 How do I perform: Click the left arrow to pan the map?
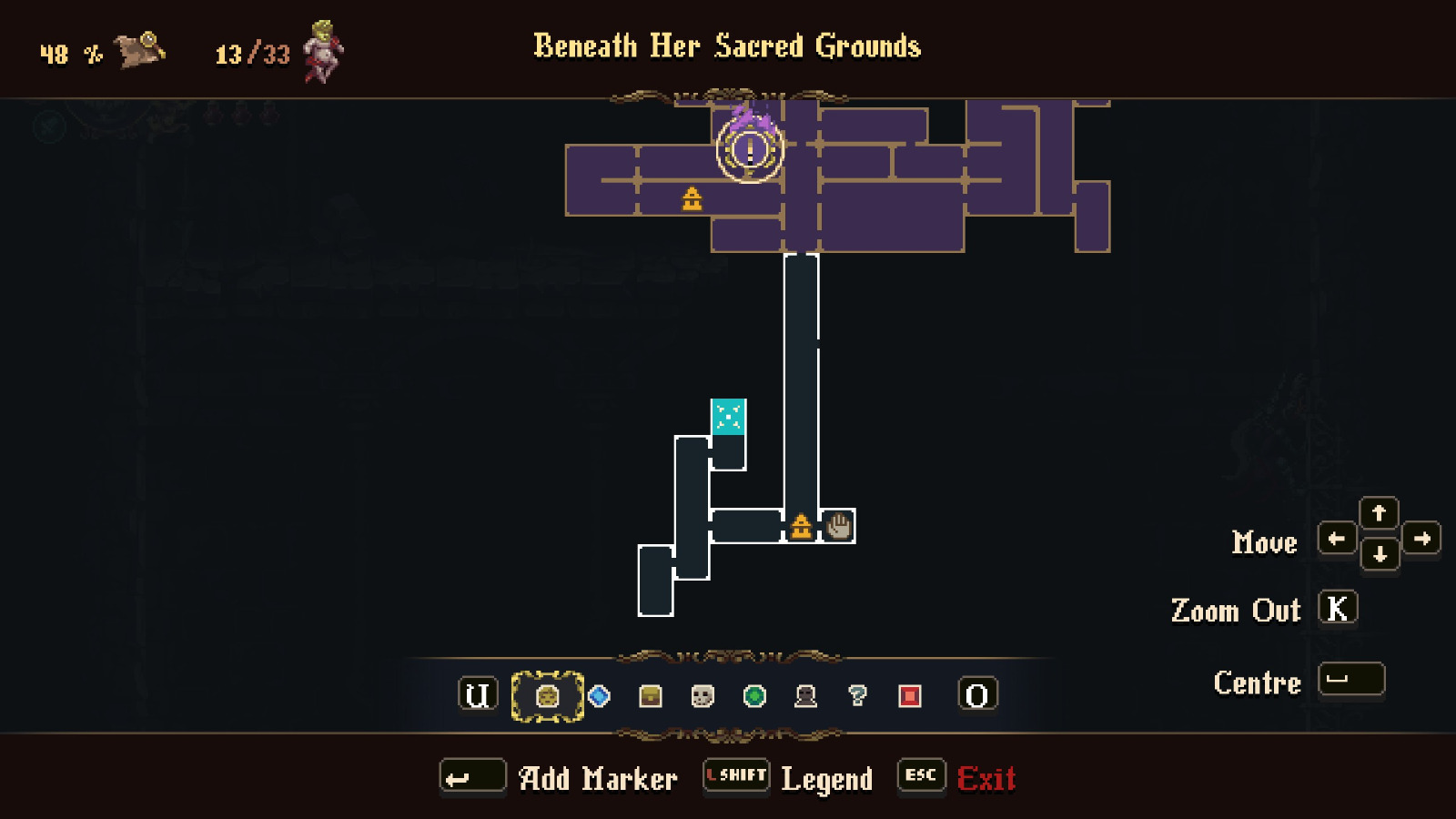[1339, 538]
